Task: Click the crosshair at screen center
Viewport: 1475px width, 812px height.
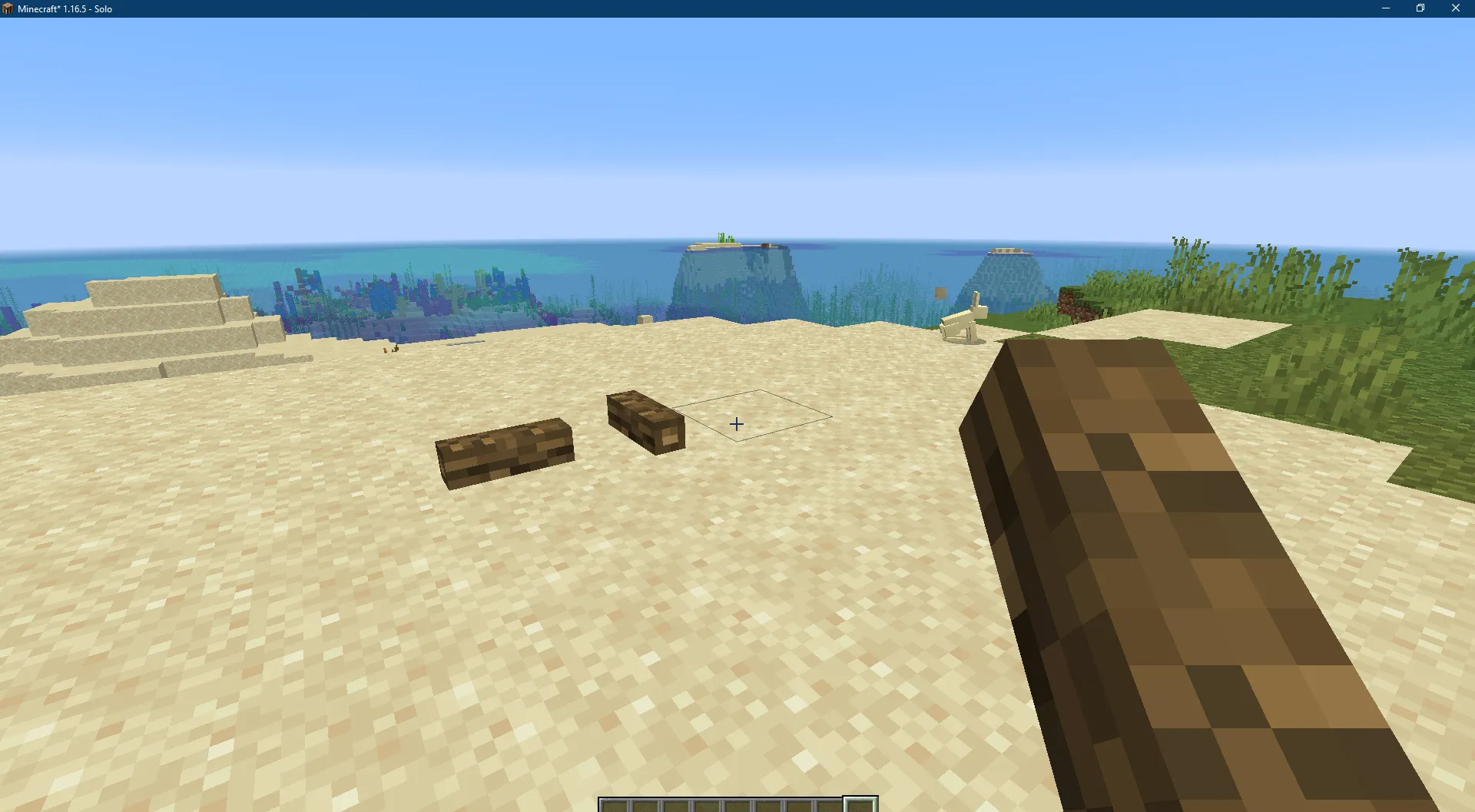Action: pos(737,423)
